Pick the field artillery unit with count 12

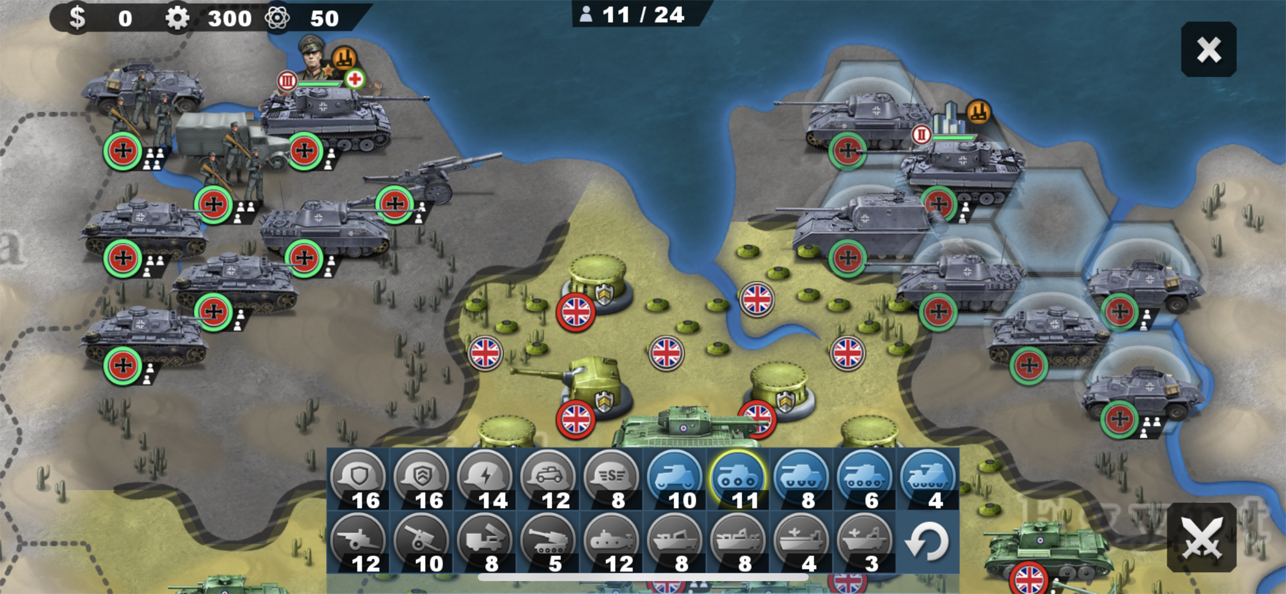tap(358, 542)
